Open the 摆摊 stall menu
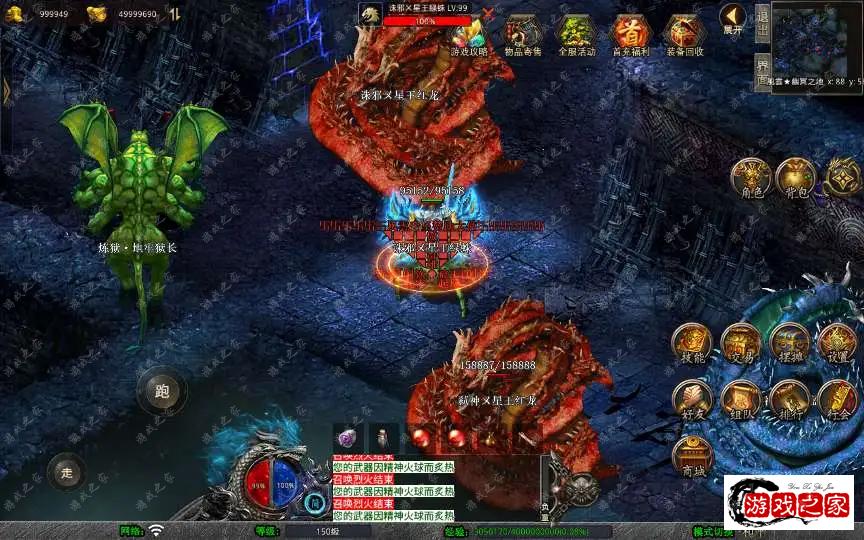864x540 pixels. point(790,343)
